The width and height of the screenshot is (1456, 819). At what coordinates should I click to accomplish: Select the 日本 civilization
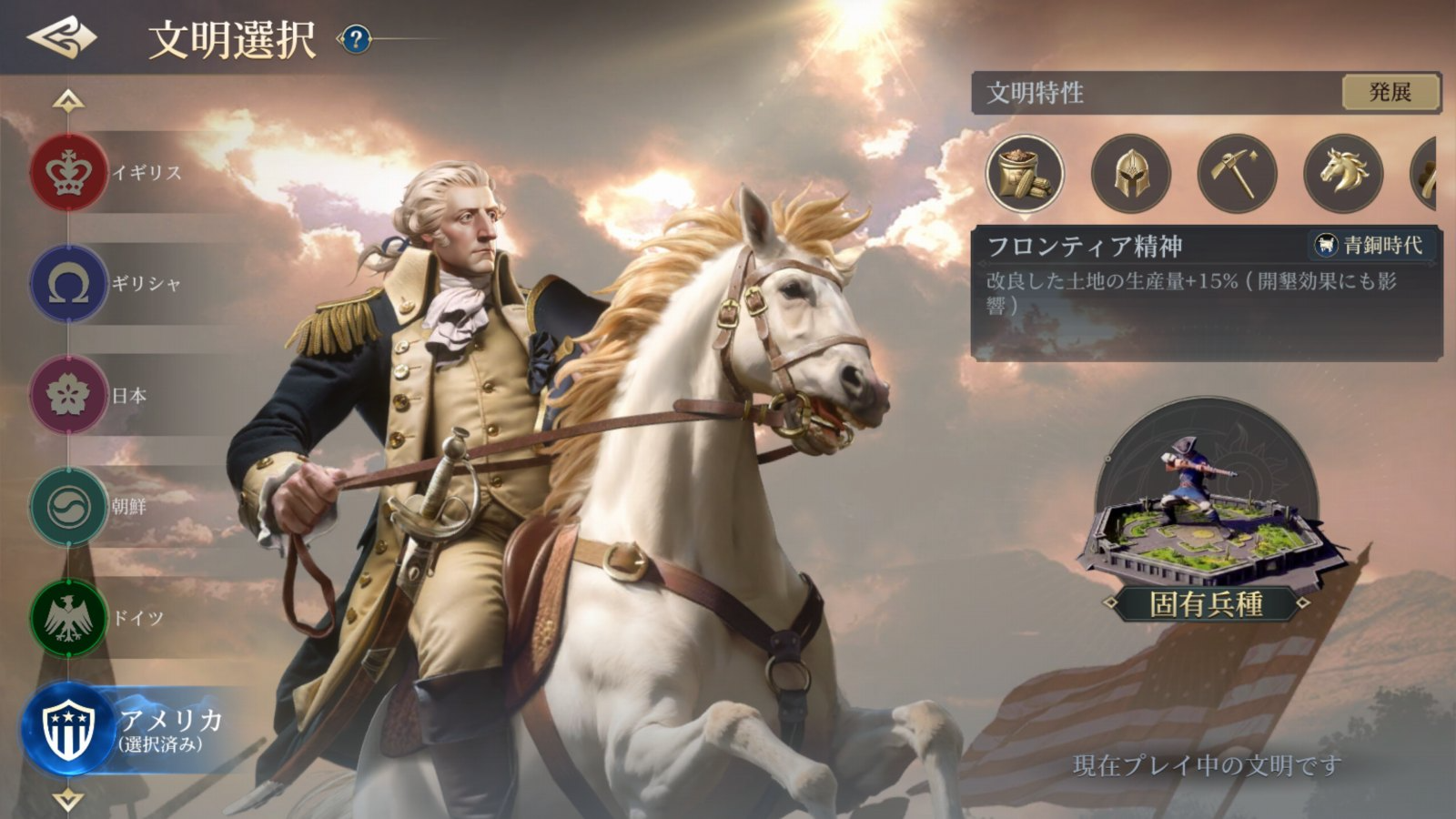(69, 395)
